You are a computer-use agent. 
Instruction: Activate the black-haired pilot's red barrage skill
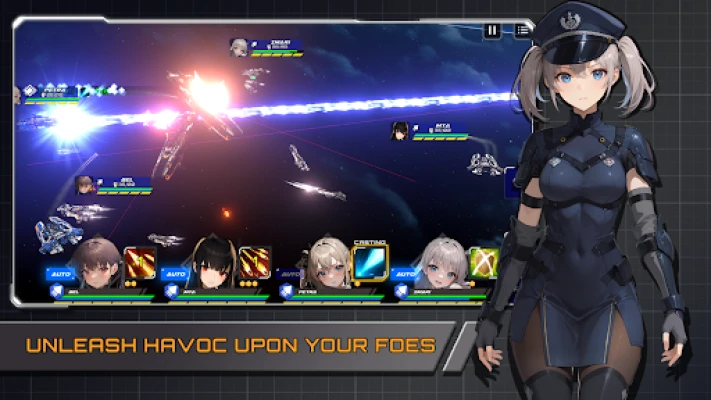(x=253, y=263)
